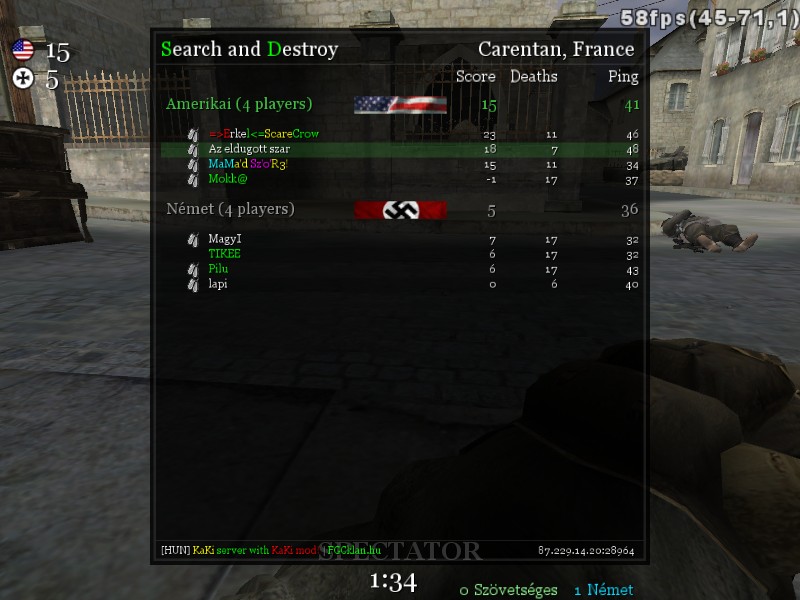Image resolution: width=800 pixels, height=600 pixels.
Task: Select player MaMa'd Szo'R3! in the scoreboard
Action: pyautogui.click(x=248, y=164)
